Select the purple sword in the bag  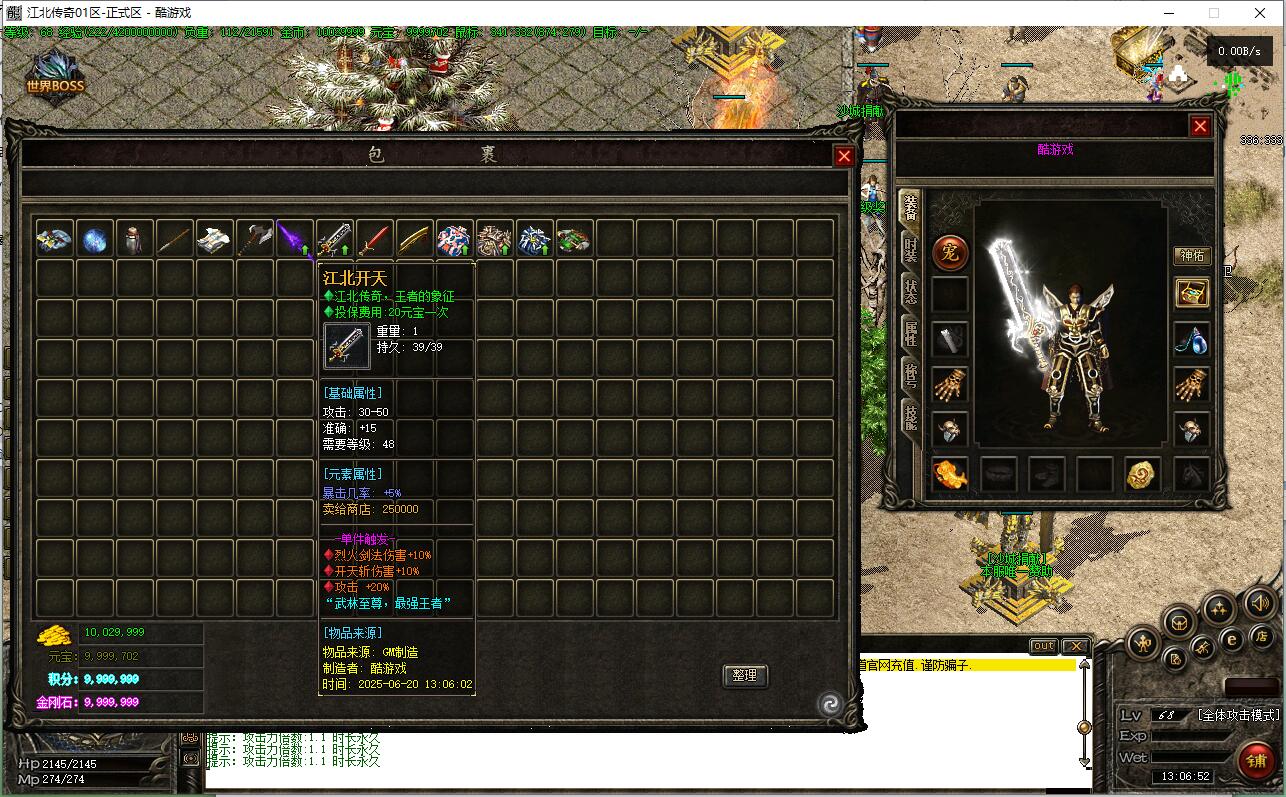click(294, 239)
